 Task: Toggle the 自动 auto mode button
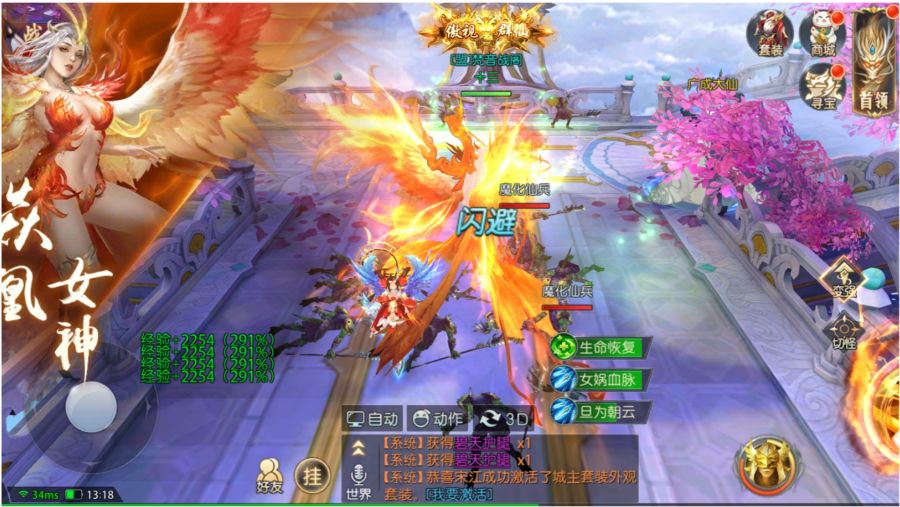click(x=372, y=419)
